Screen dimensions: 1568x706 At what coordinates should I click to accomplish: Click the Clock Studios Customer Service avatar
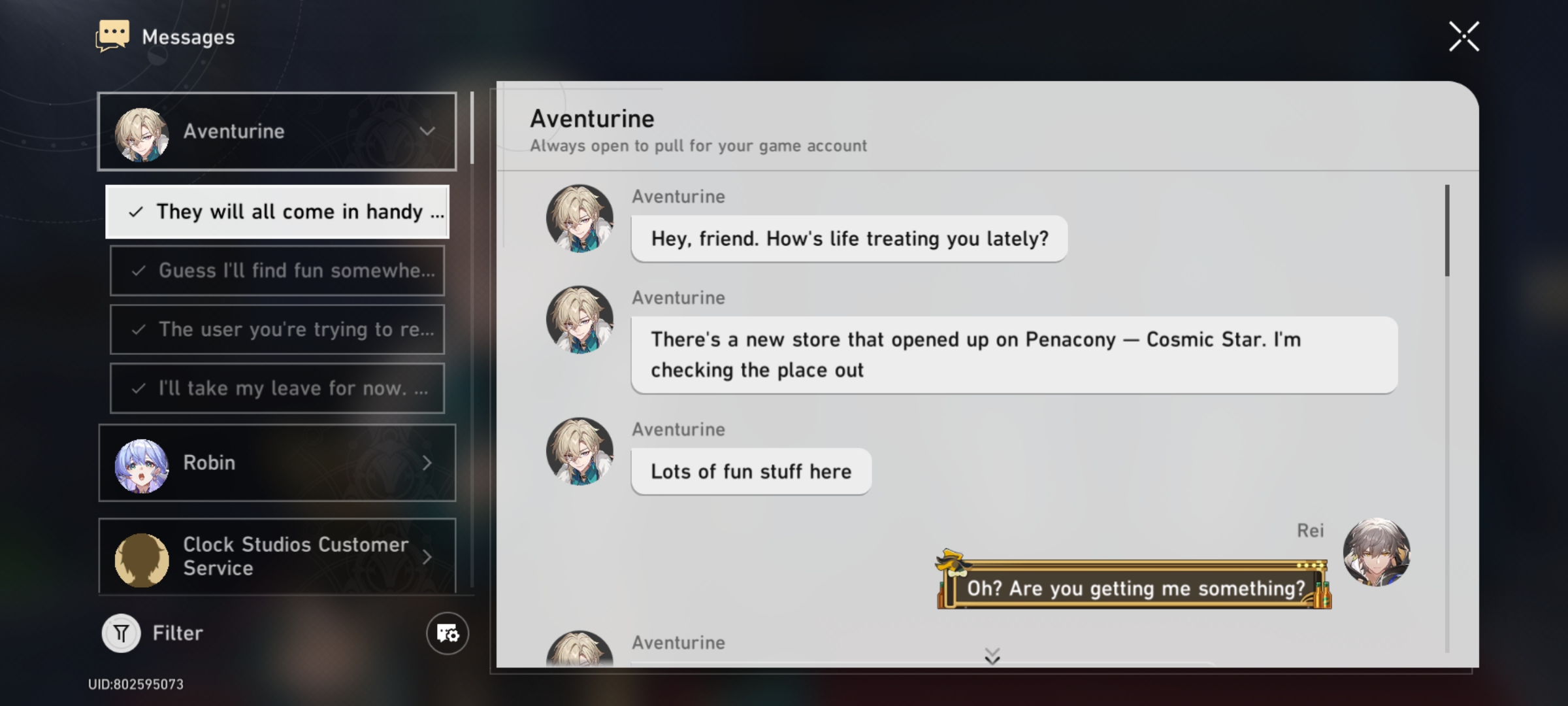coord(142,556)
